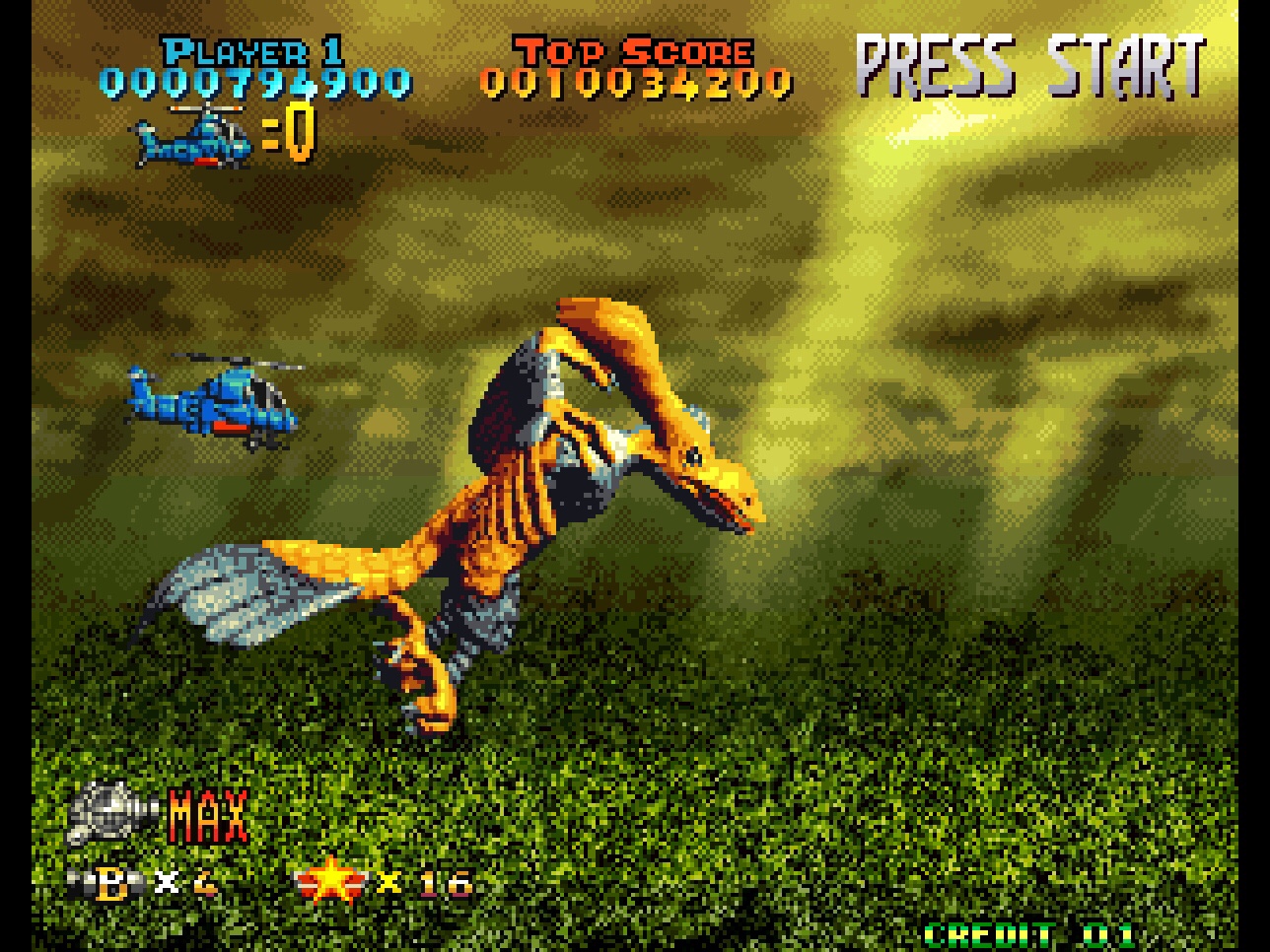Click the B bomb counter icon
The height and width of the screenshot is (952, 1270).
(106, 881)
